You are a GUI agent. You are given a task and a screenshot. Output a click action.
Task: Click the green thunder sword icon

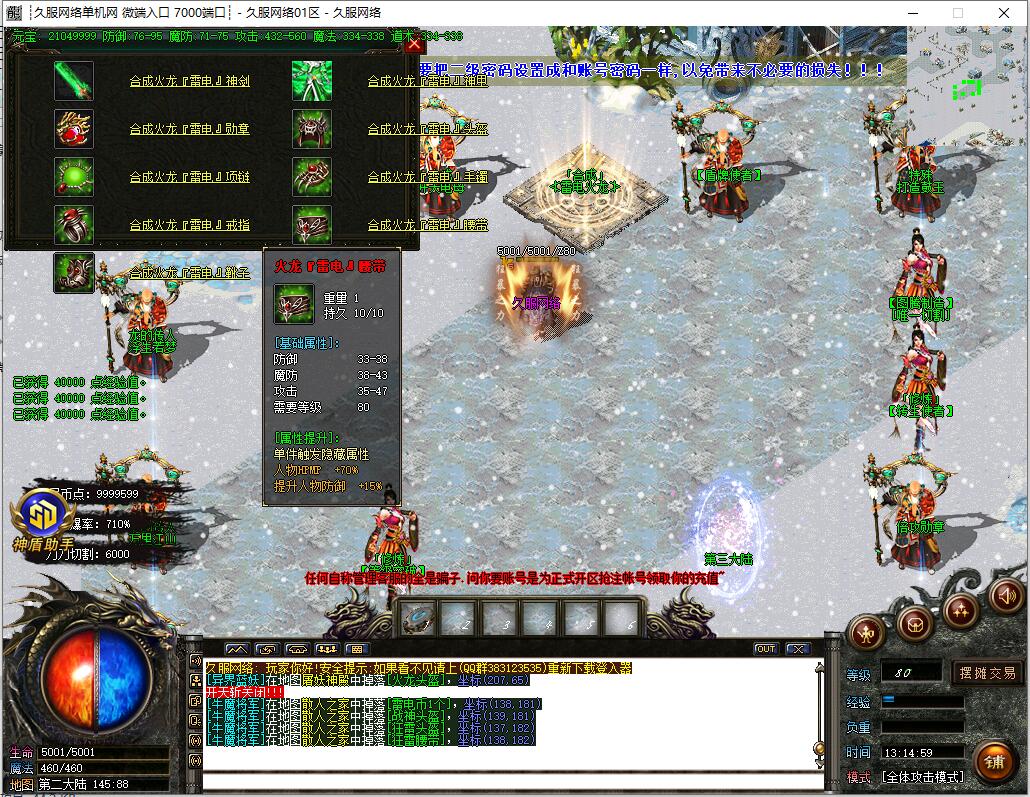point(74,81)
